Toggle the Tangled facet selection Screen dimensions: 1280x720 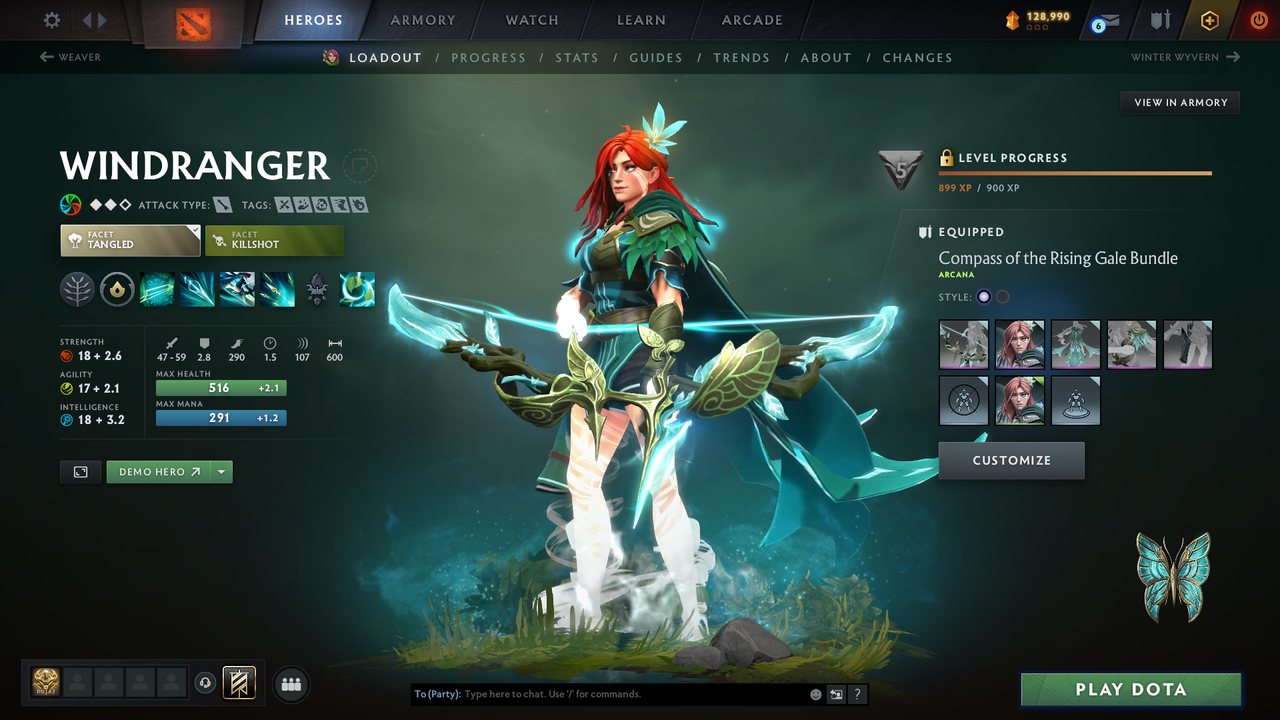coord(130,240)
